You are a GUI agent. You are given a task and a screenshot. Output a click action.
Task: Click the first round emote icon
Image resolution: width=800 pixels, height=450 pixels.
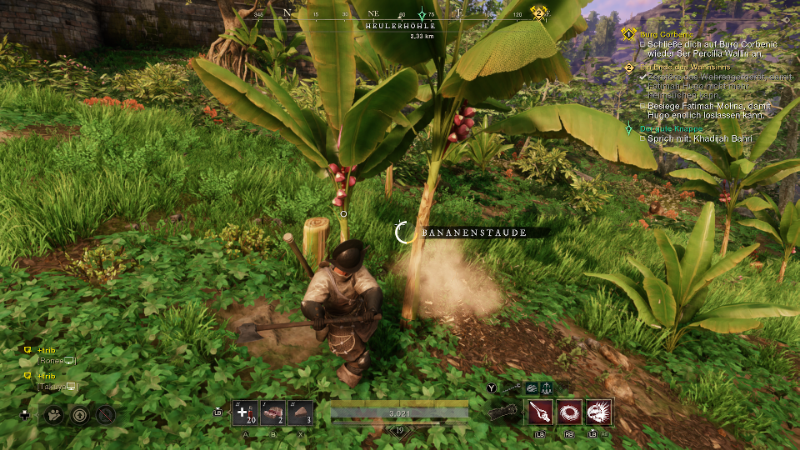click(54, 413)
